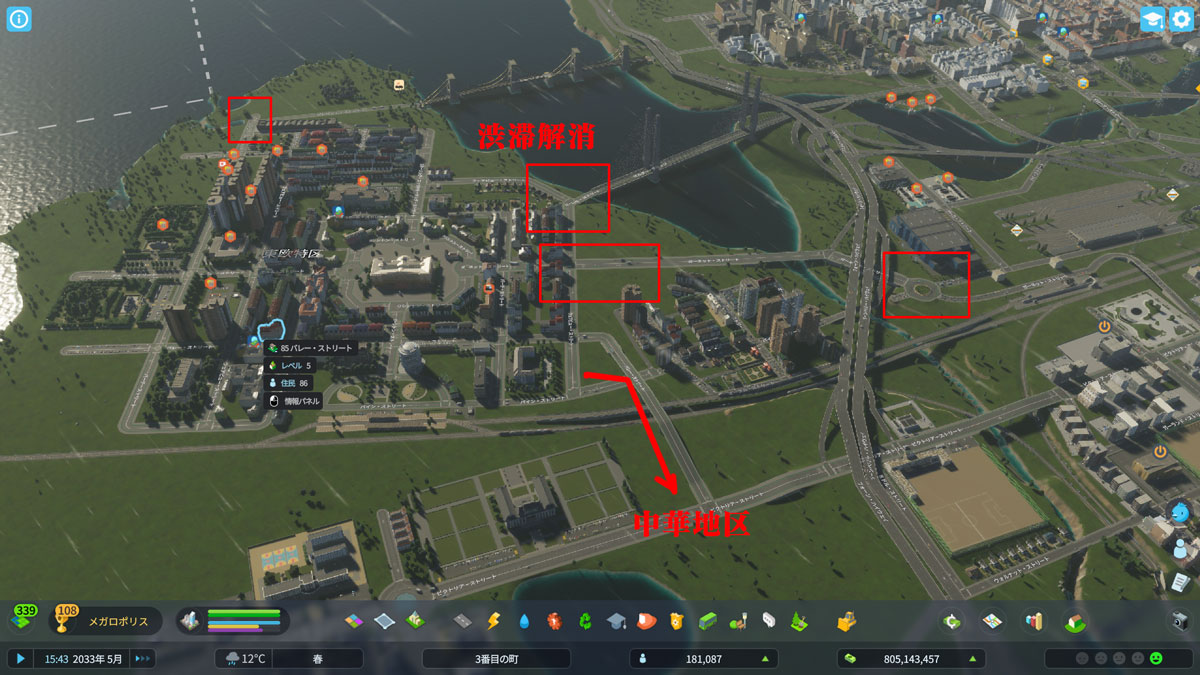1200x675 pixels.
Task: Open the settings gear menu
Action: click(x=1181, y=19)
